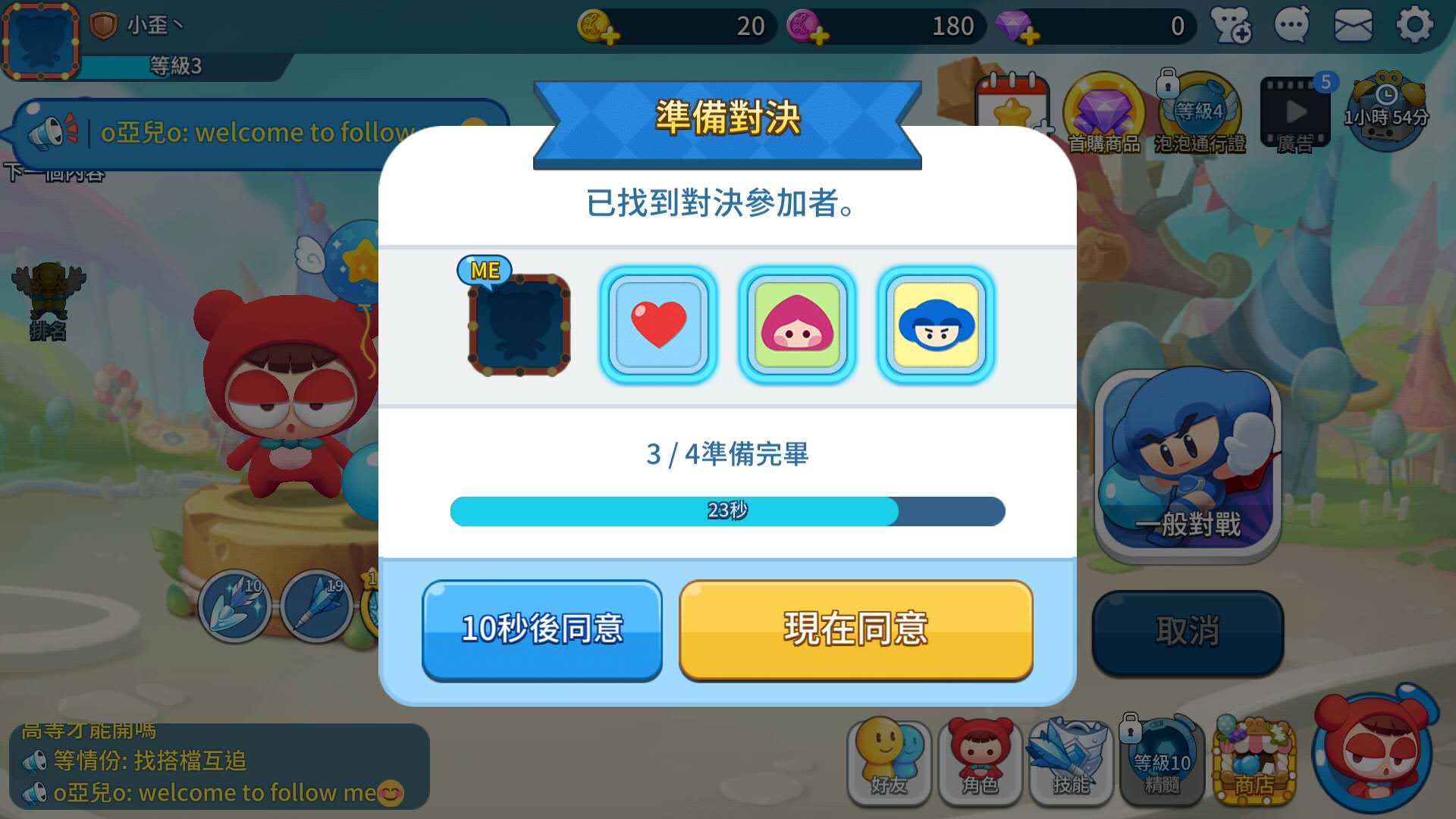Open the add-friend icon at top right
1456x819 pixels.
point(1231,25)
